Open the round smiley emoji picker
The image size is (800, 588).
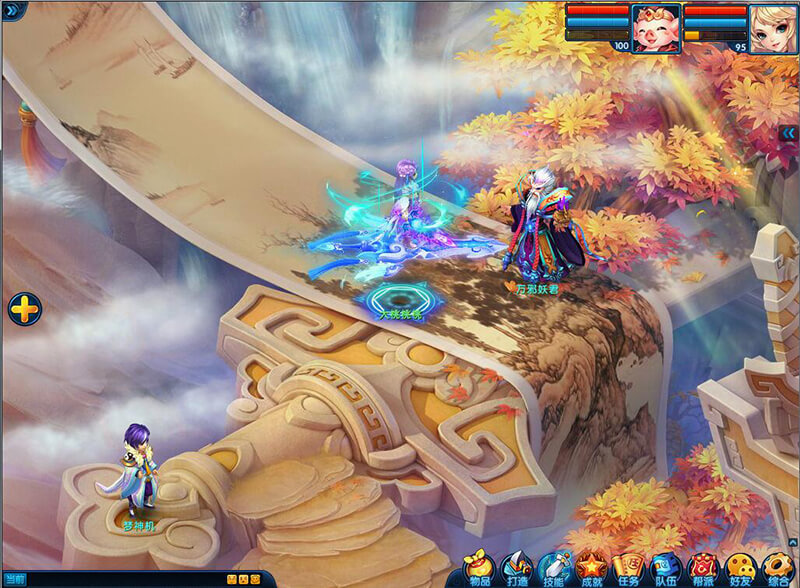(254, 580)
